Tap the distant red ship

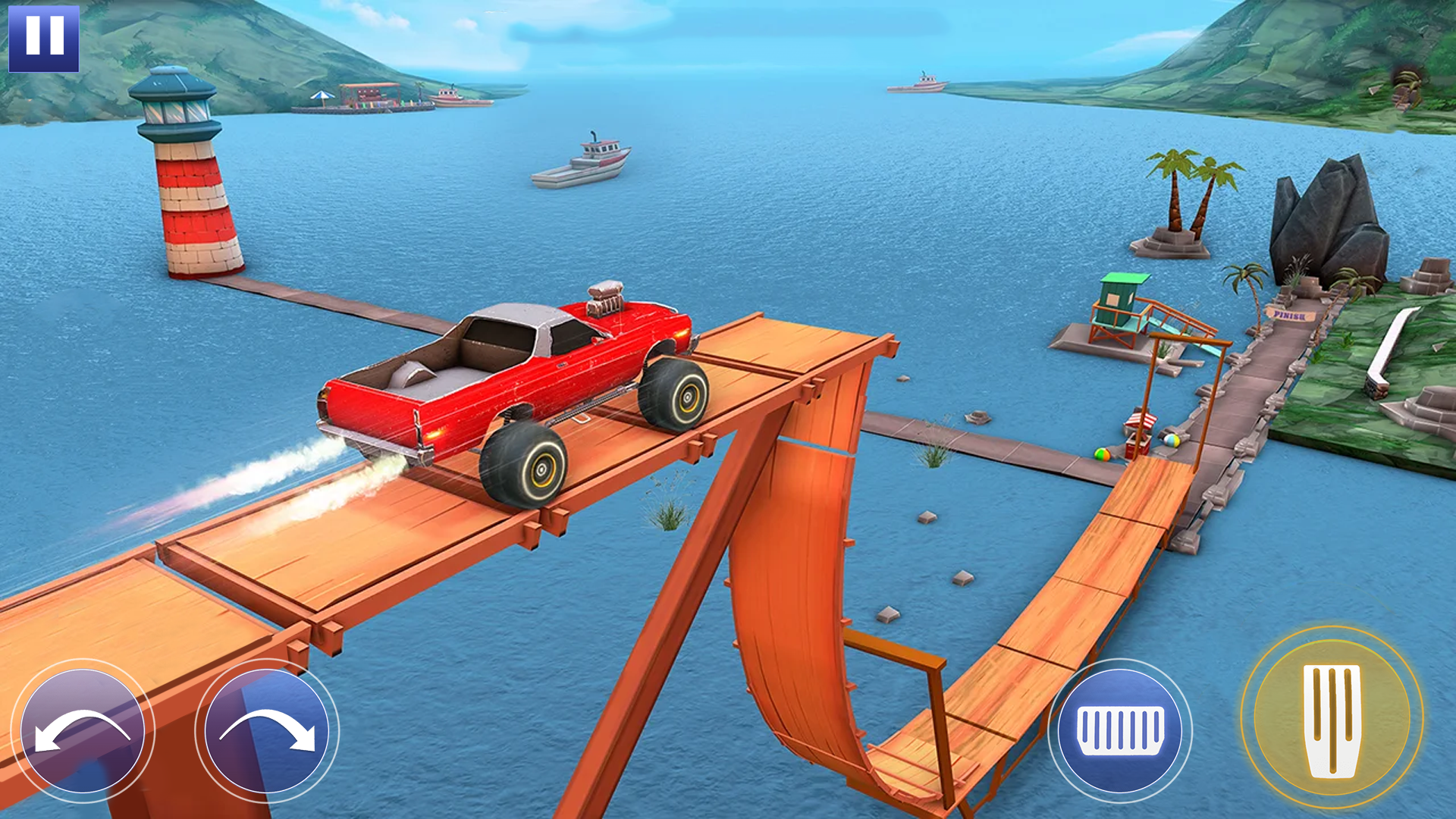[920, 83]
